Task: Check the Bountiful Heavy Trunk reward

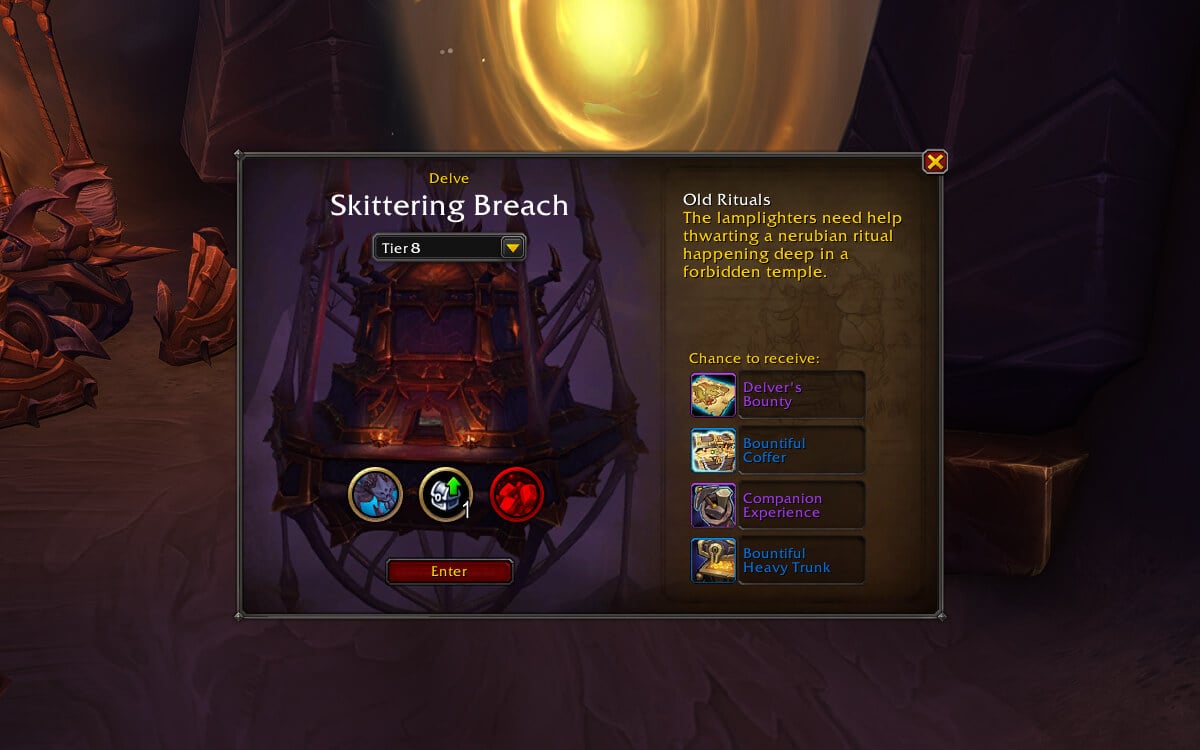Action: click(714, 560)
